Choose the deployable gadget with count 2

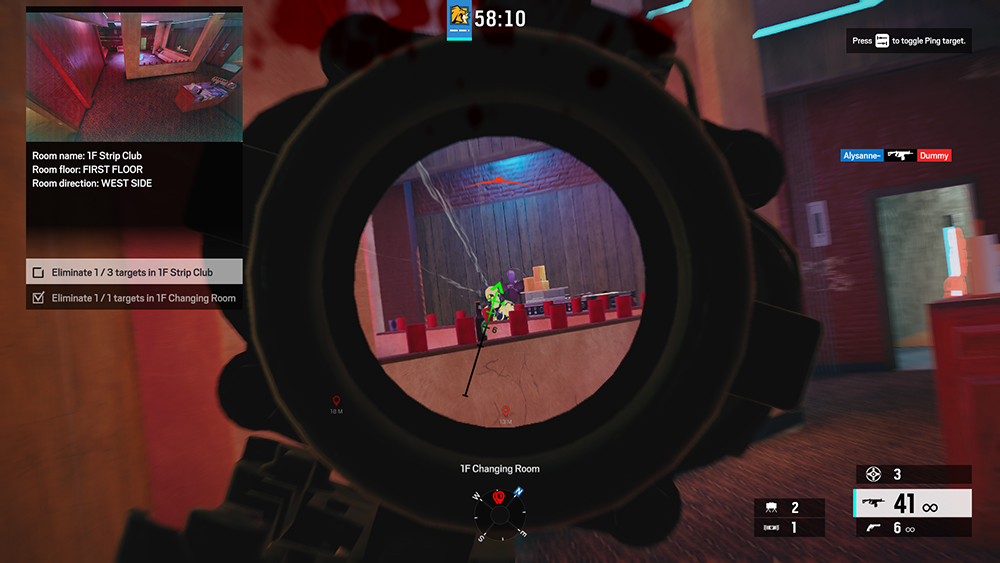point(789,508)
